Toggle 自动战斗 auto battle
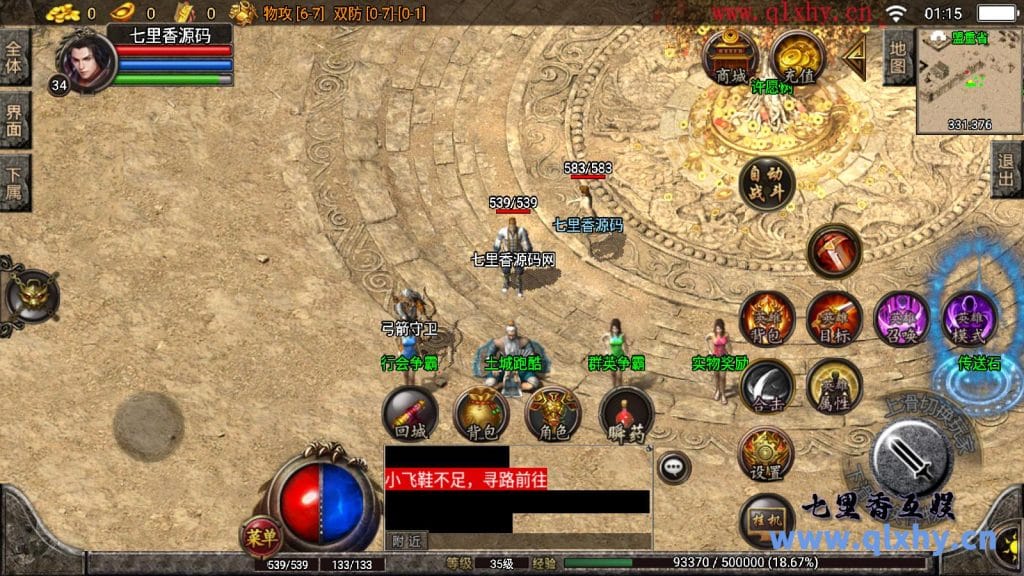Image resolution: width=1024 pixels, height=576 pixels. tap(767, 183)
